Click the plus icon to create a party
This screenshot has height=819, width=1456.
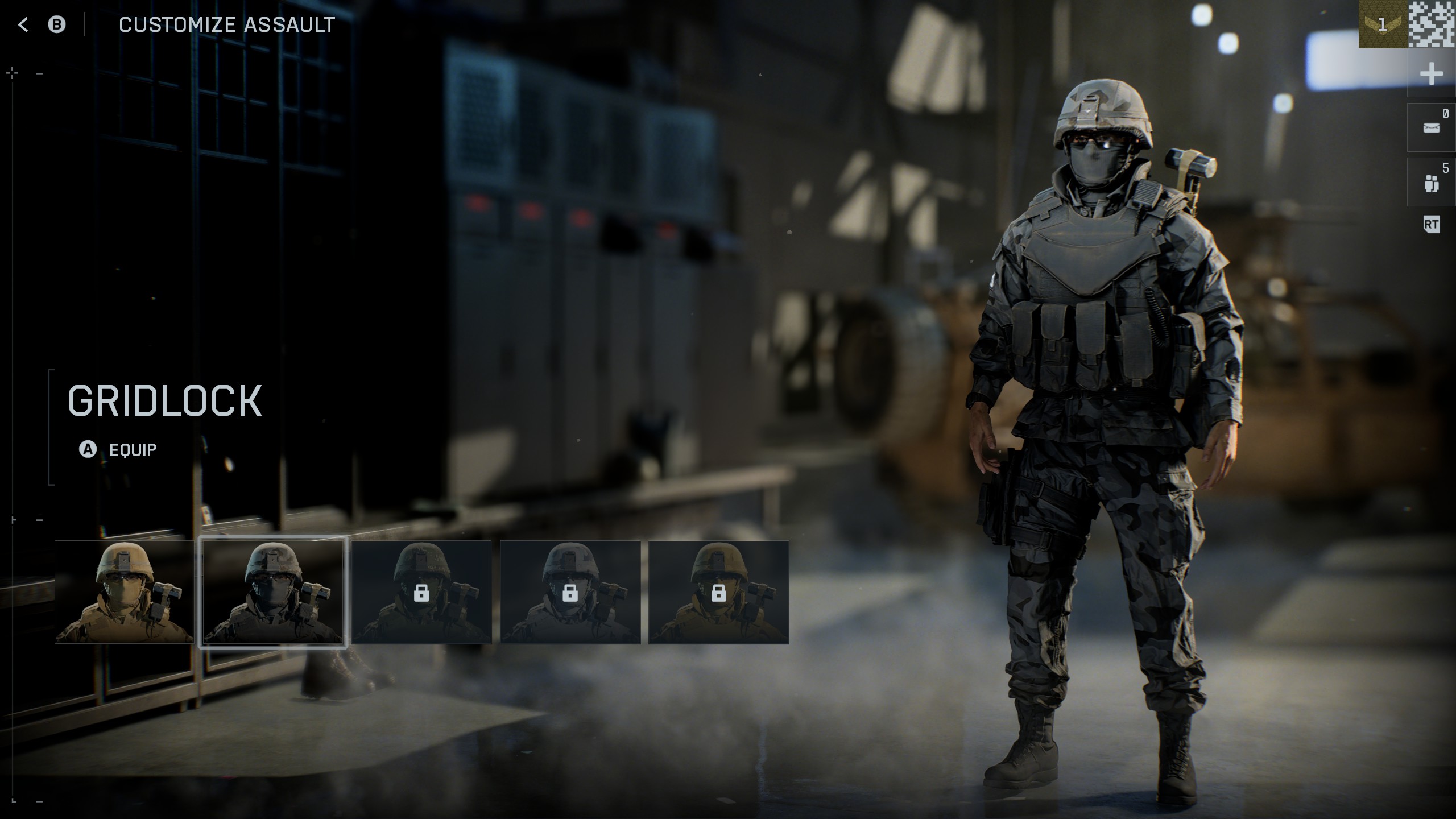[1432, 73]
